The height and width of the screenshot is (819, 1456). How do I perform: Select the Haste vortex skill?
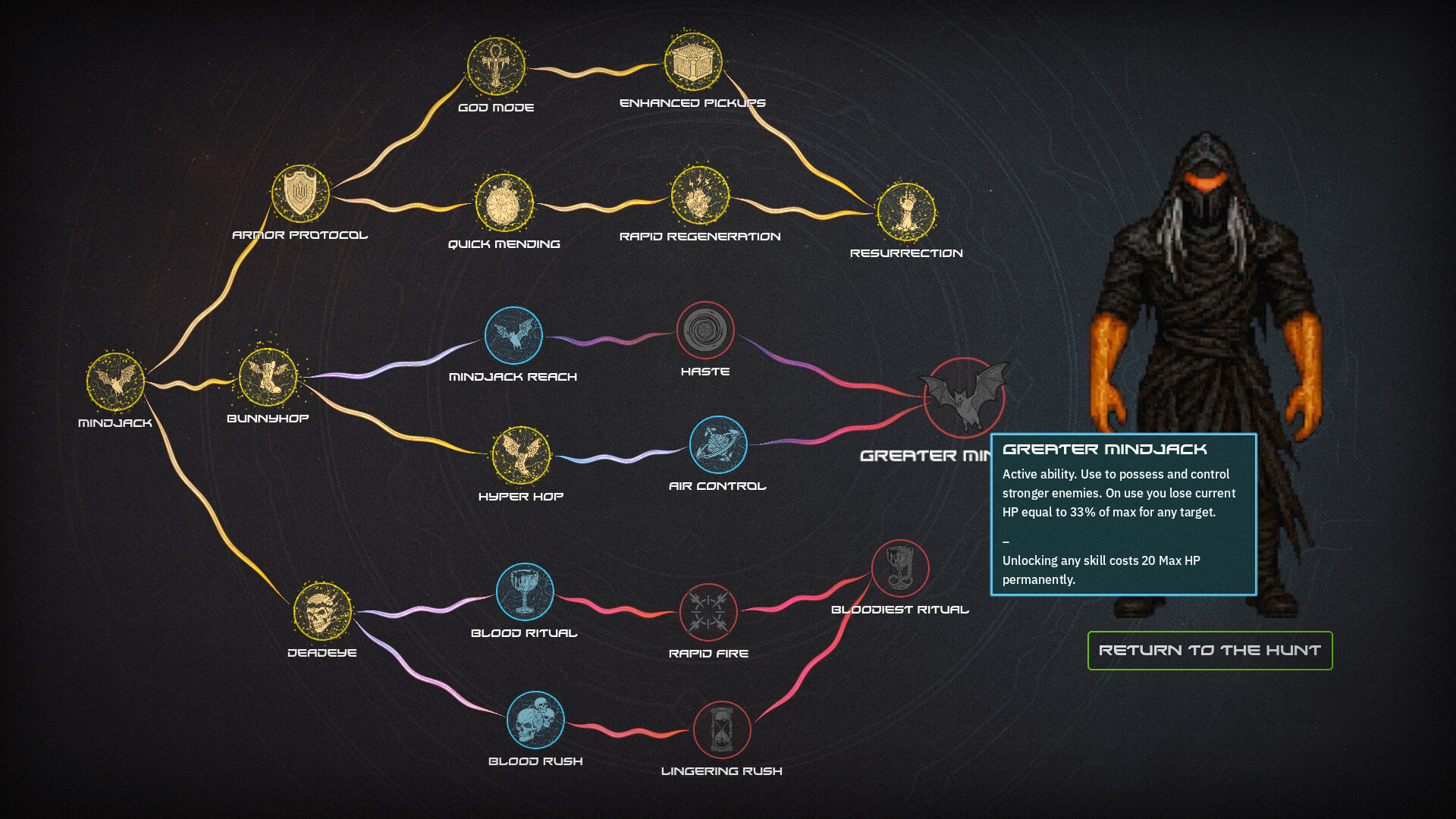click(x=706, y=331)
